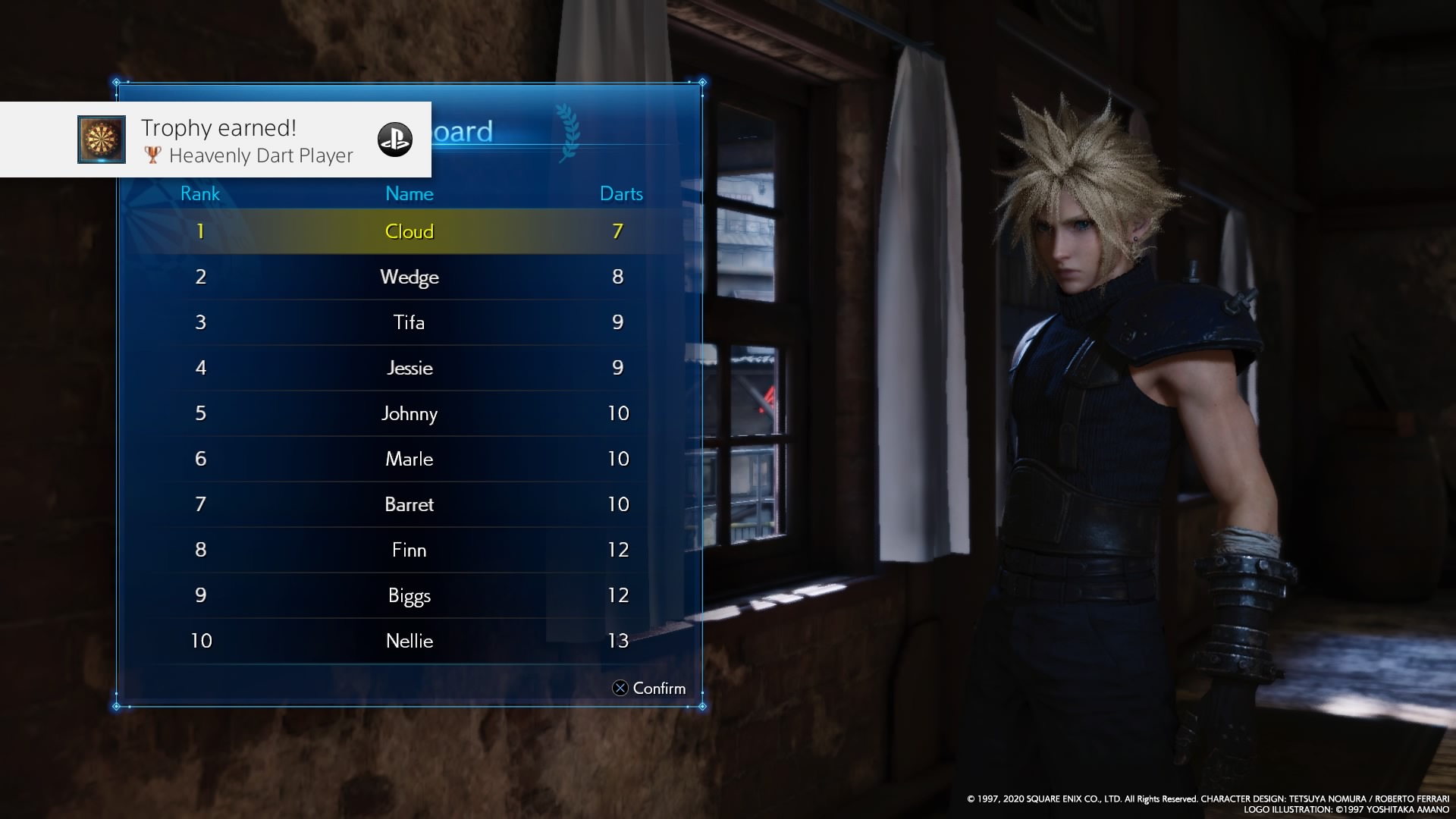Select the Biggs ranking row
The image size is (1456, 819).
409,595
